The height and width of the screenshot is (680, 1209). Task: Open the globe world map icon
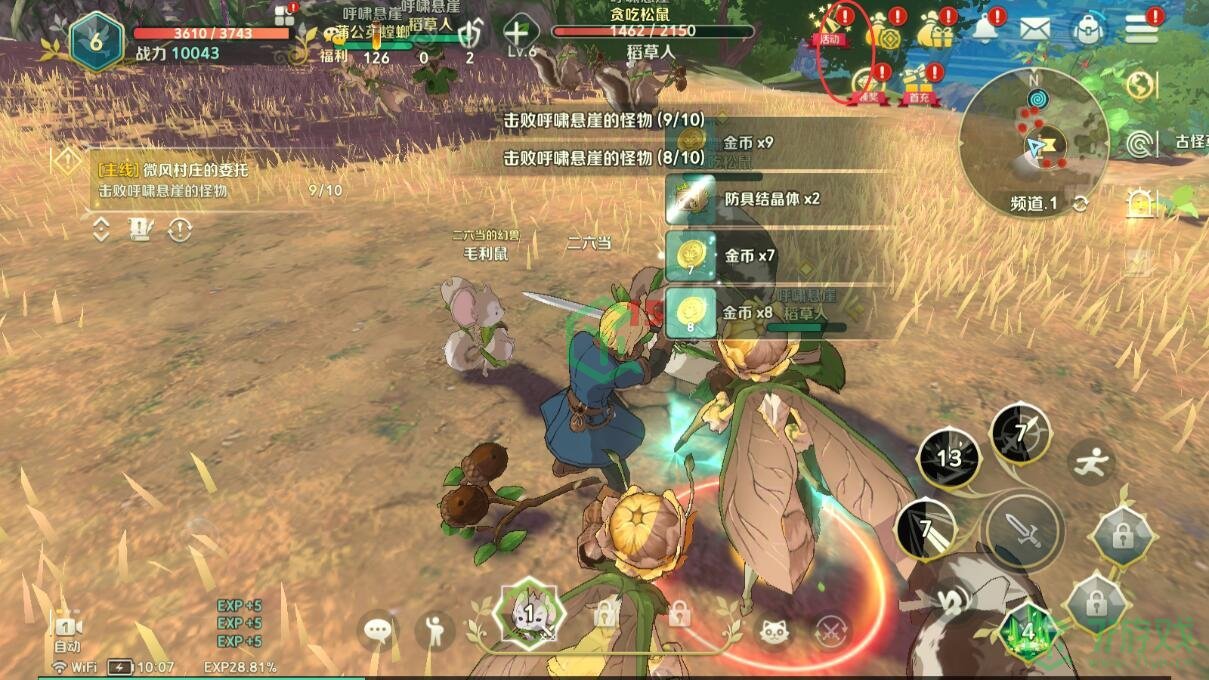1141,86
